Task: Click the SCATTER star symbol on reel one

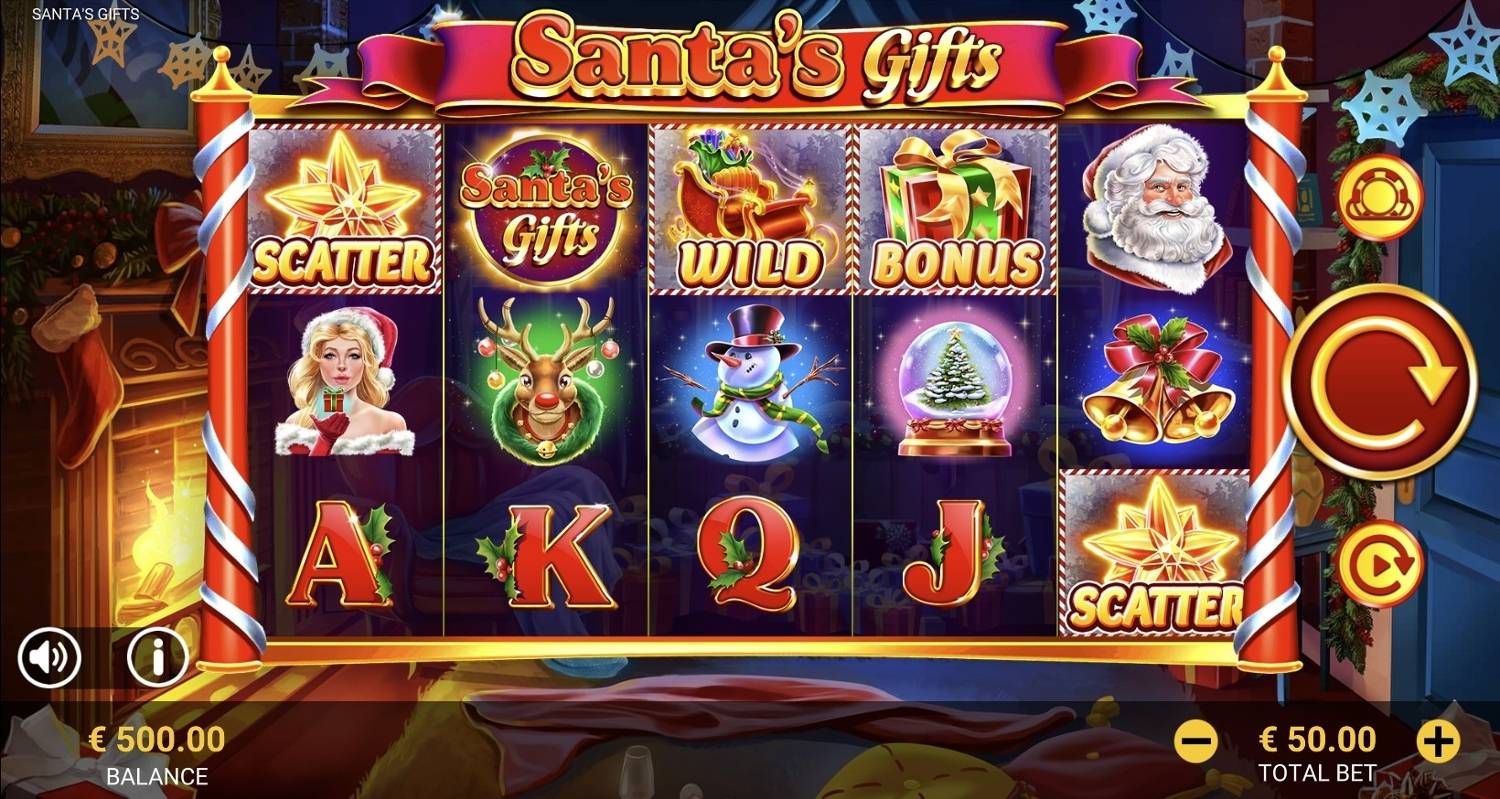Action: (345, 207)
